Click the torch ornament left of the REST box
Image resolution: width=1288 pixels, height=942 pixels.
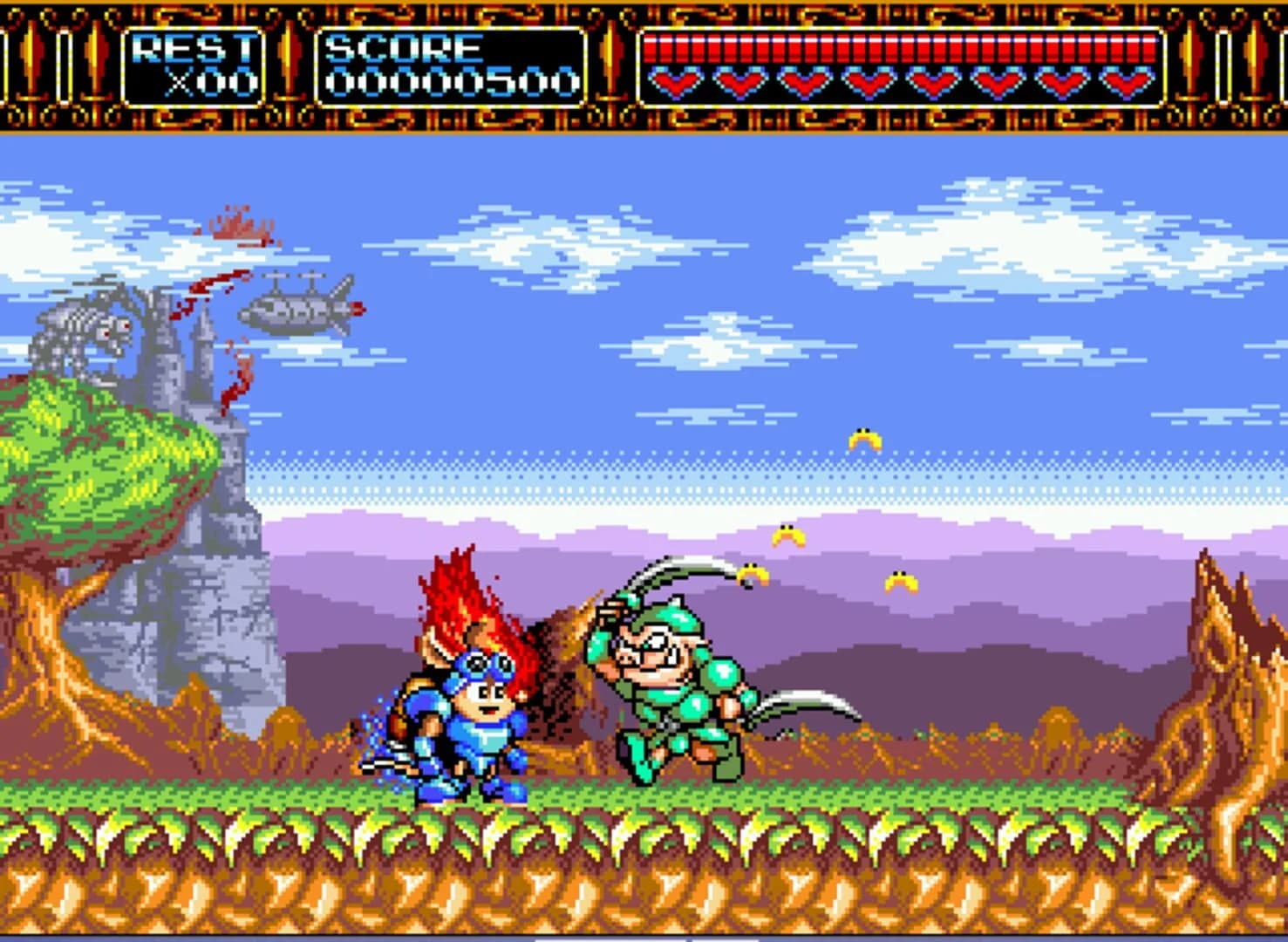coord(96,61)
